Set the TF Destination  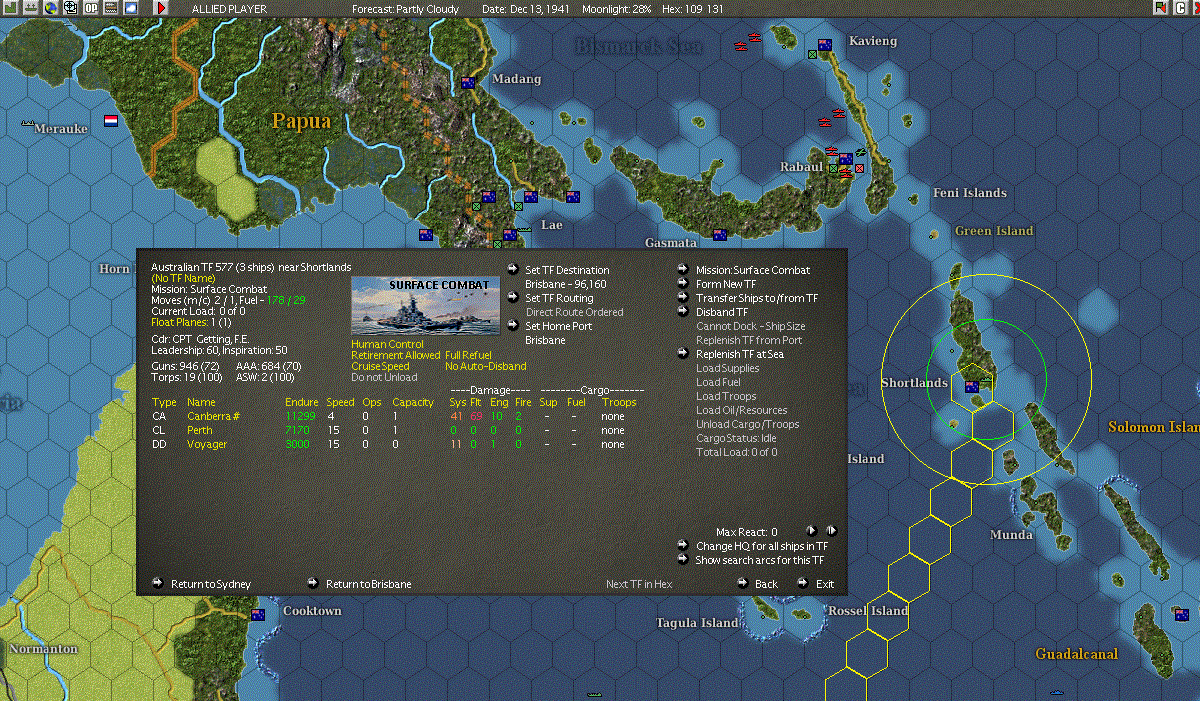pyautogui.click(x=566, y=270)
